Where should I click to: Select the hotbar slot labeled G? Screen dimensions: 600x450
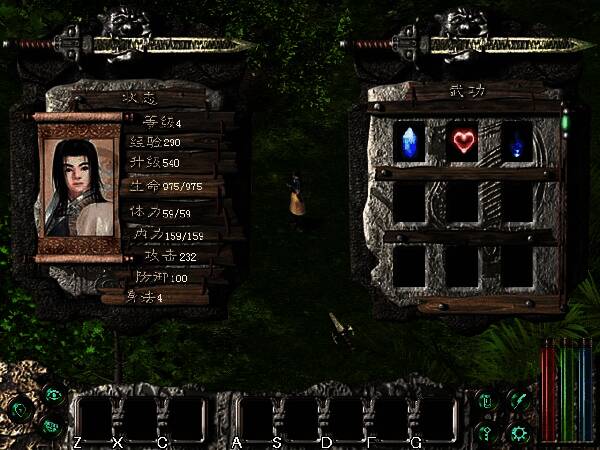coord(432,418)
